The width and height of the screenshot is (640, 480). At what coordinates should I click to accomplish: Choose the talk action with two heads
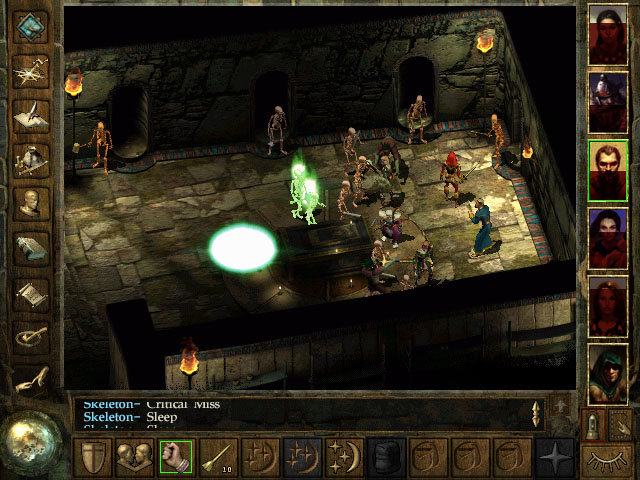[x=134, y=457]
